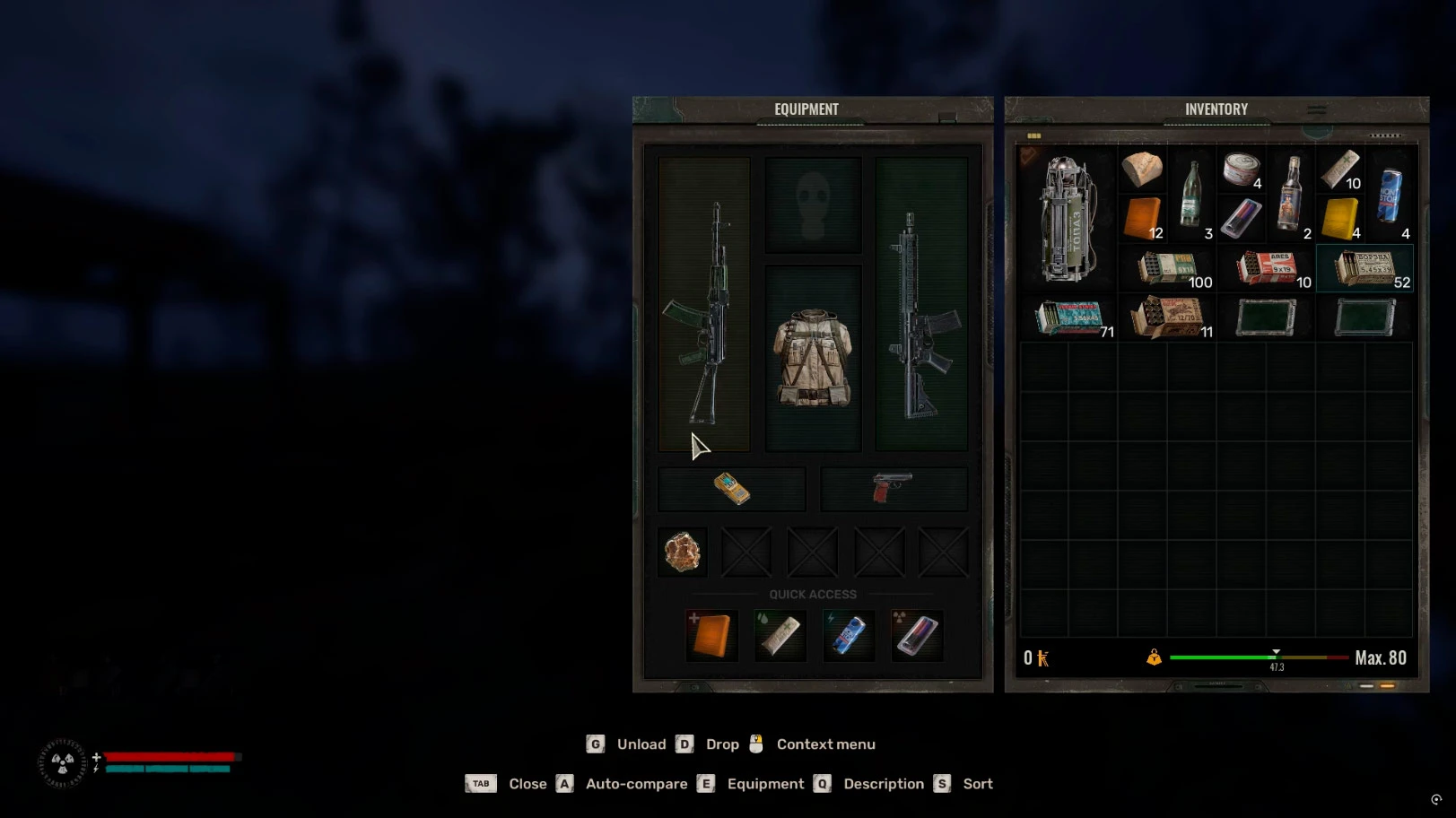Select the anti-radiation drug quick access slot
This screenshot has height=818, width=1456.
[x=916, y=635]
